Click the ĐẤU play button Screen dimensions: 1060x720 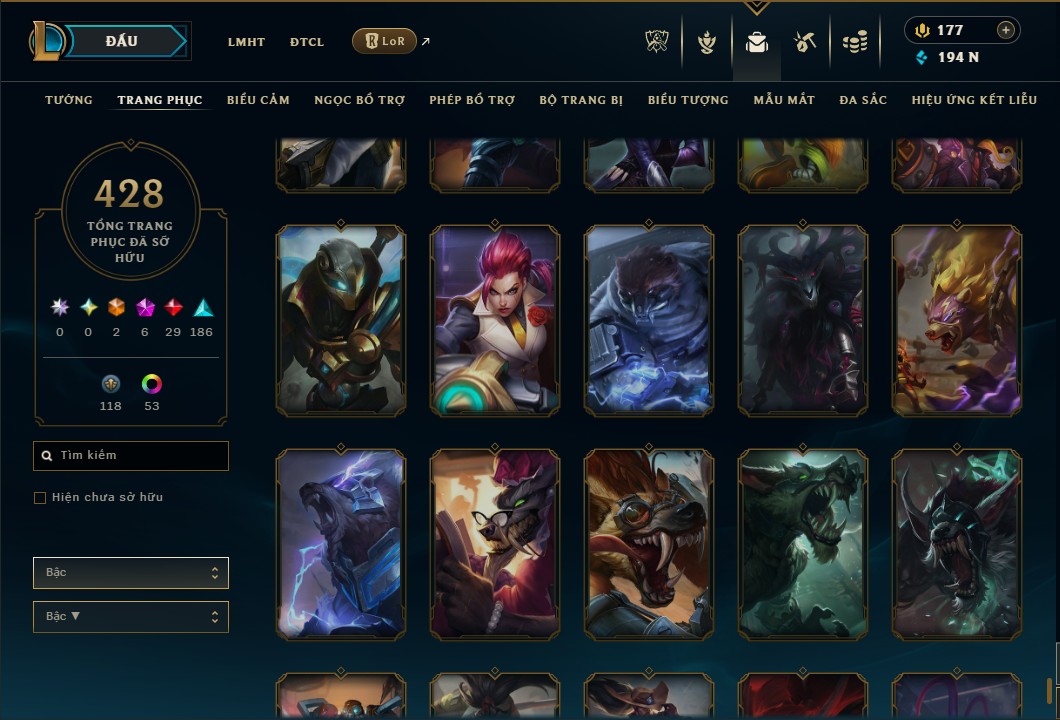tap(121, 41)
